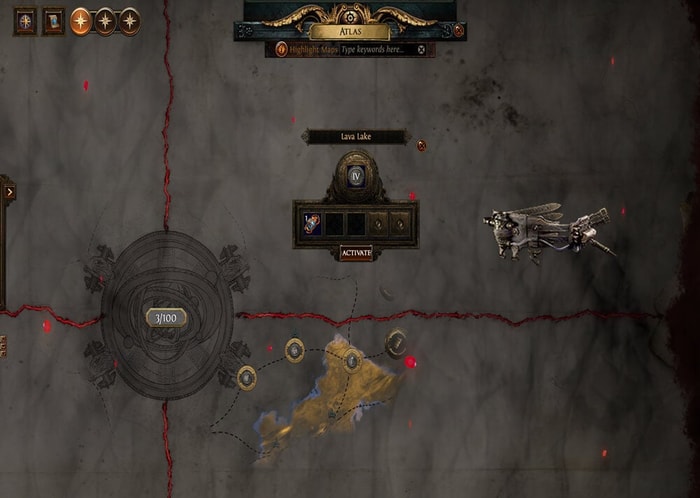Open the blue map book icon
Viewport: 700px width, 498px height.
pyautogui.click(x=53, y=21)
